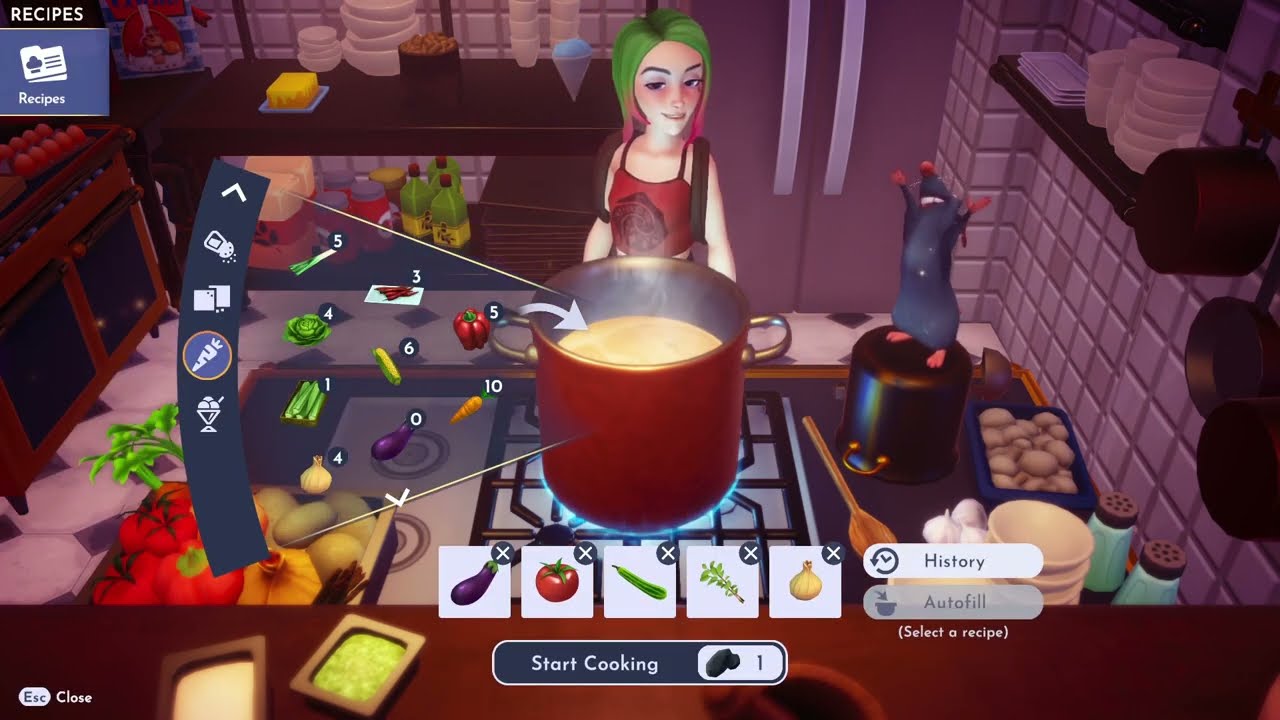
Task: Pick the corn ingredient
Action: (387, 365)
